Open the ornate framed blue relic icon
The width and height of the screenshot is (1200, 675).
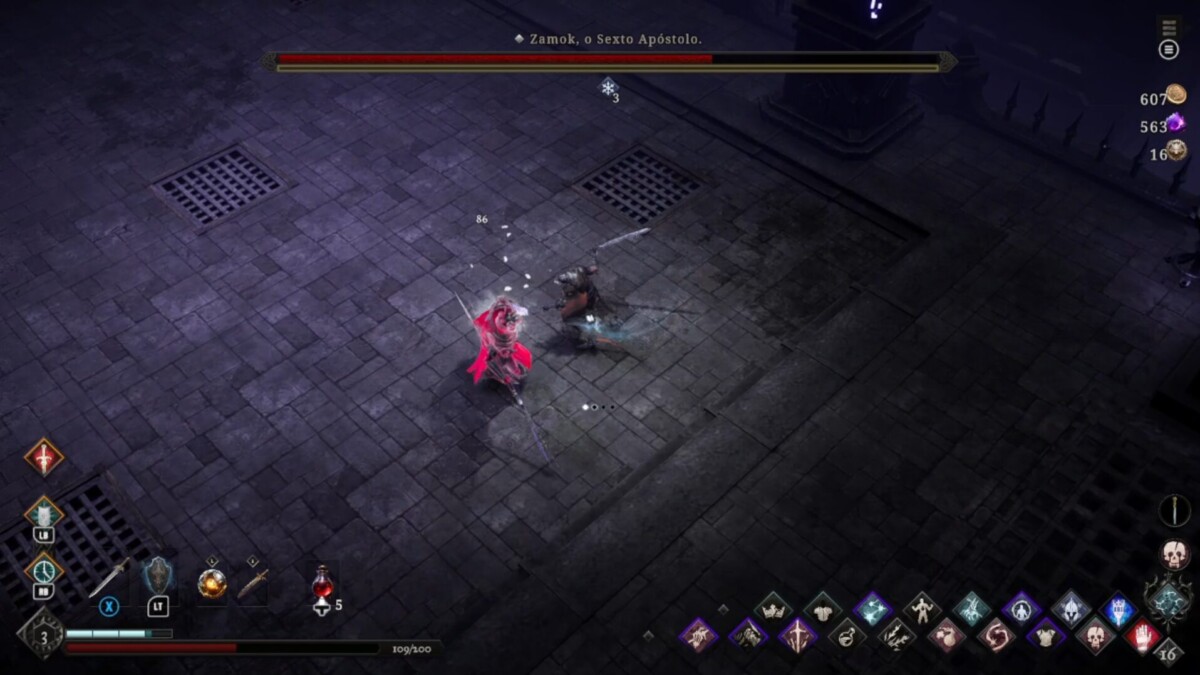[1168, 600]
